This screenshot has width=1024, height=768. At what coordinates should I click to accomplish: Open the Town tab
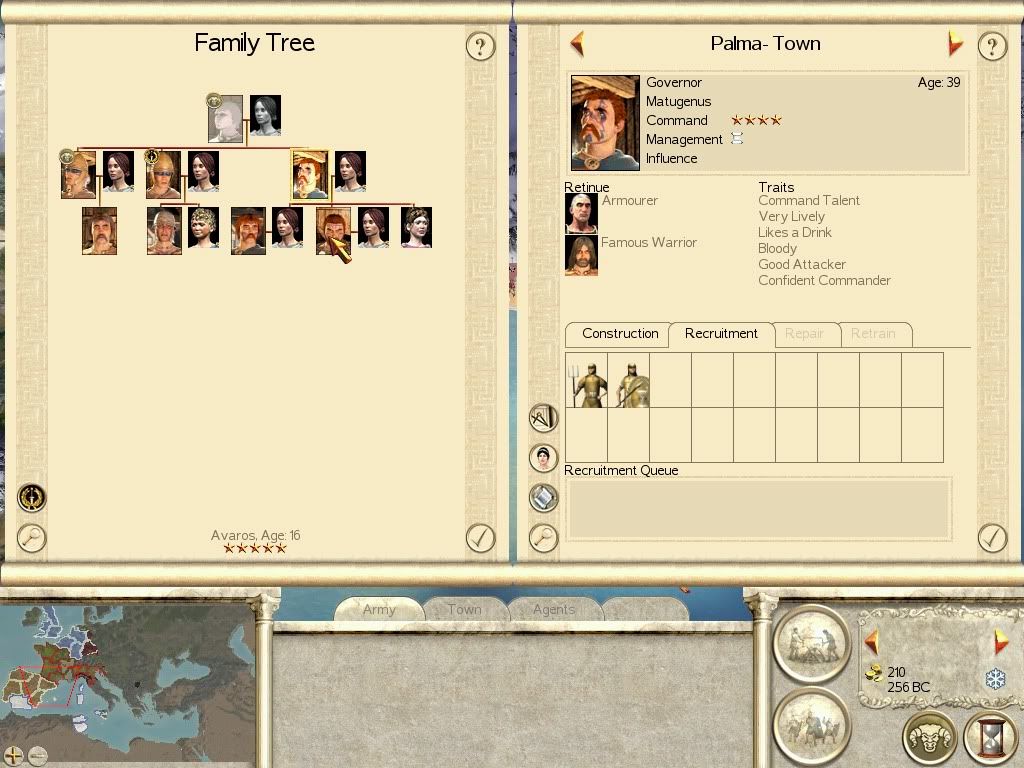coord(464,609)
